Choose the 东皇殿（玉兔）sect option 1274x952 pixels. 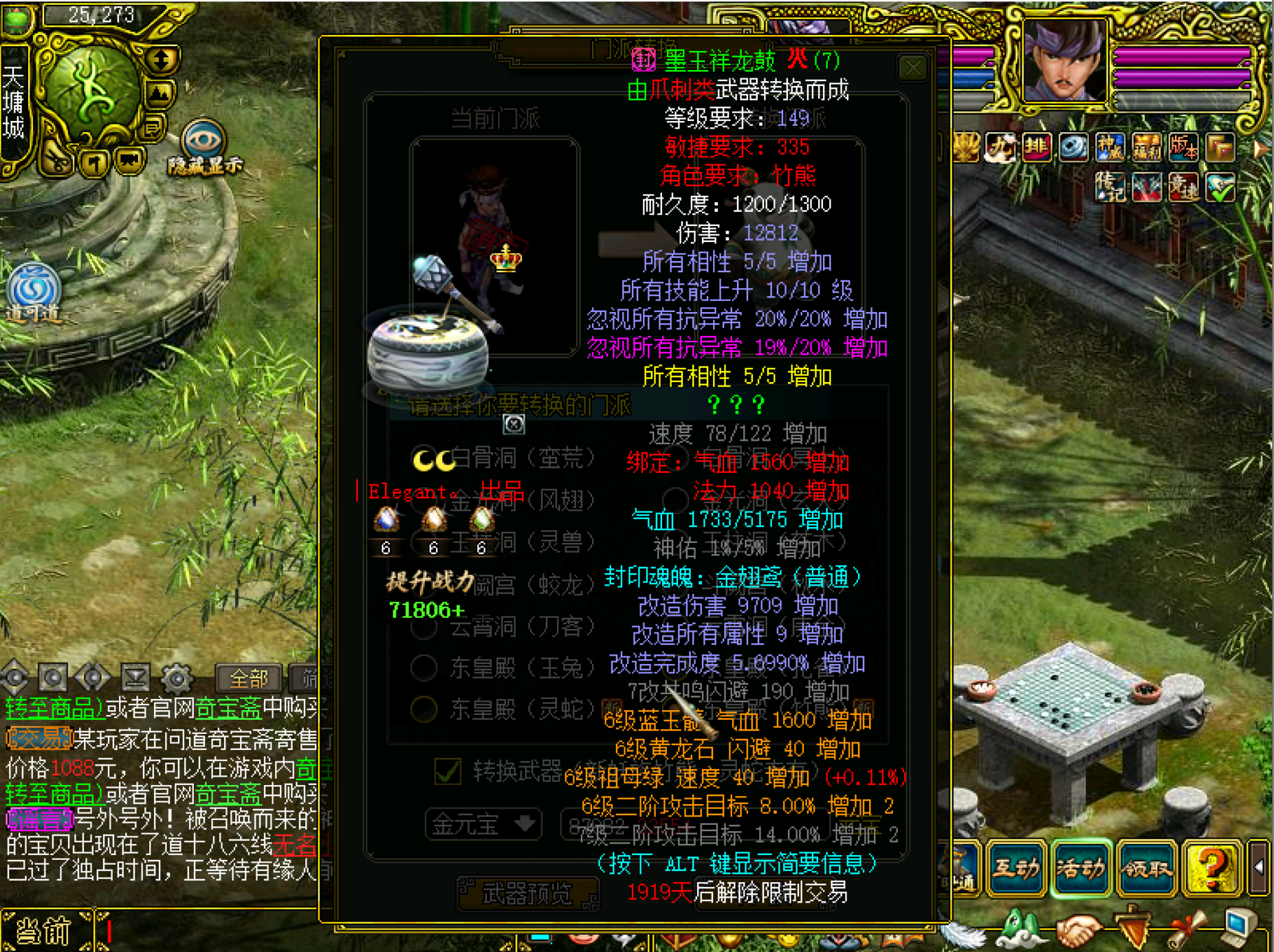pos(424,667)
